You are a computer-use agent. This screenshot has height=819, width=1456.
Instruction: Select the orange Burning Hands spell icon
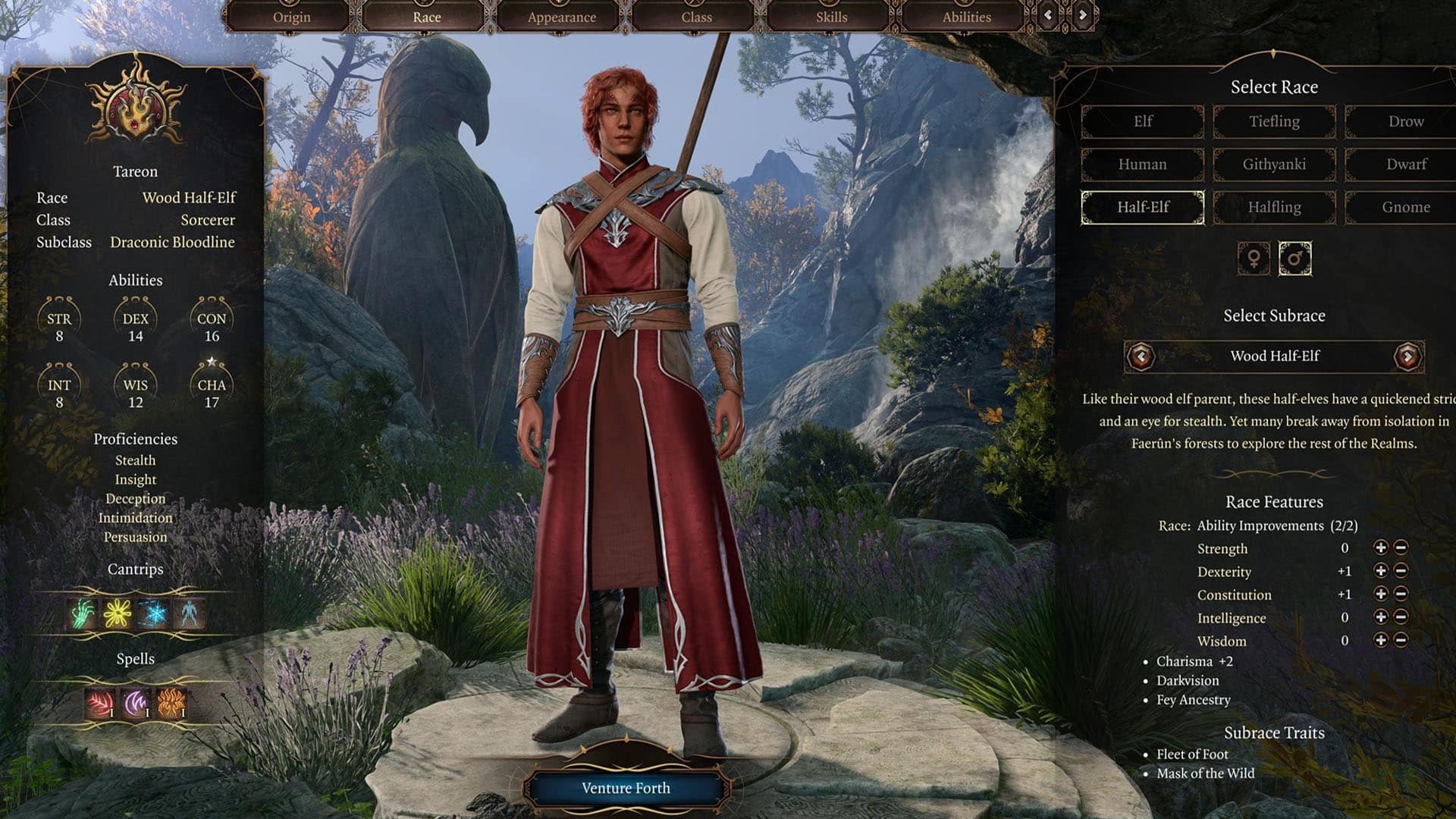170,703
